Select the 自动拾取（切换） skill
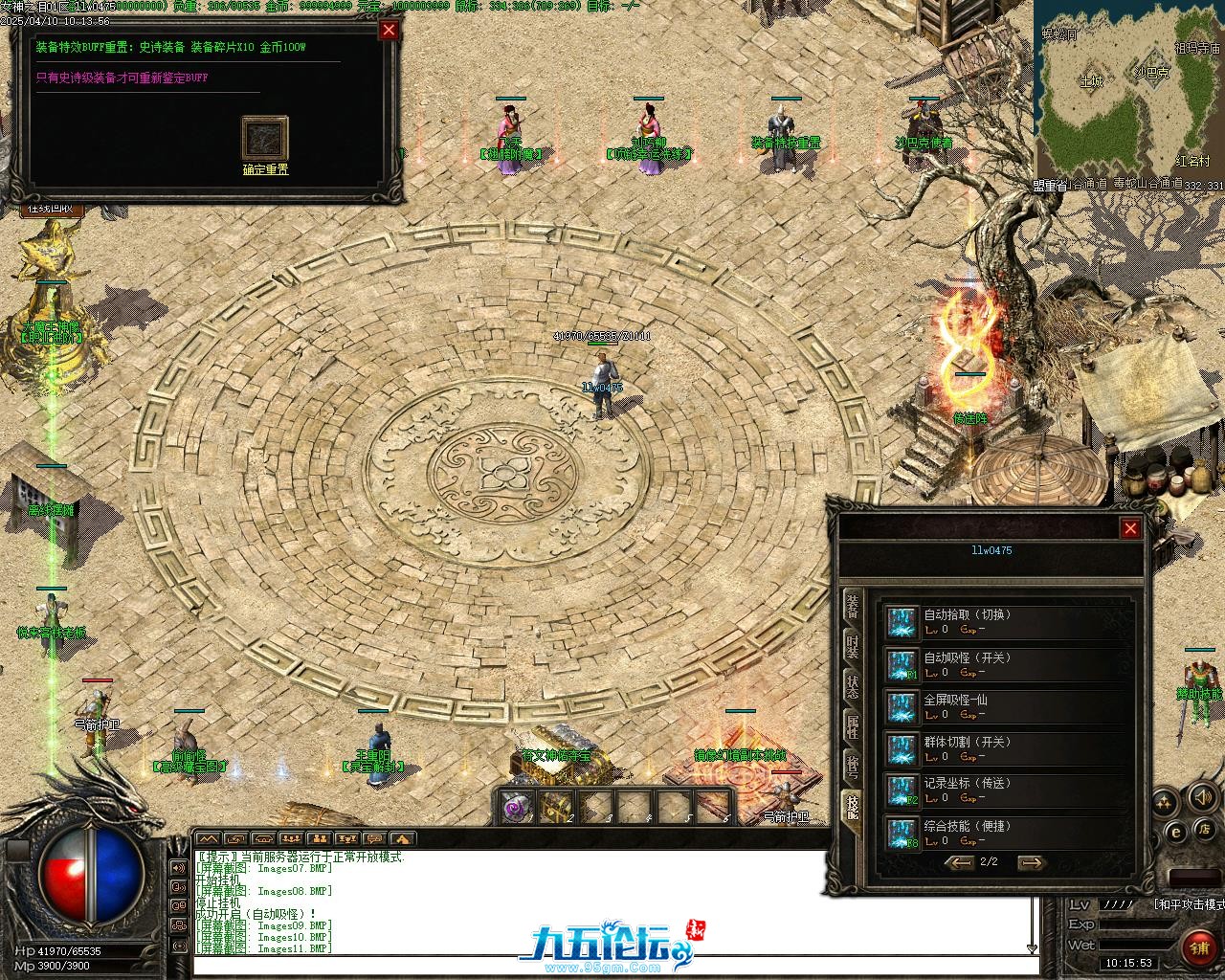The image size is (1225, 980). 902,622
